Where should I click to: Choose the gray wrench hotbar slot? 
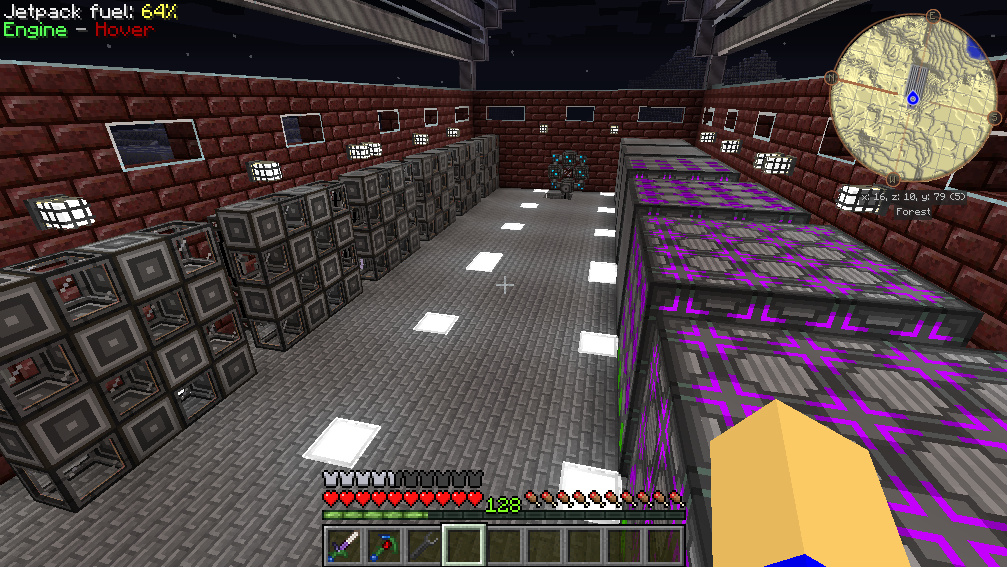click(x=423, y=546)
